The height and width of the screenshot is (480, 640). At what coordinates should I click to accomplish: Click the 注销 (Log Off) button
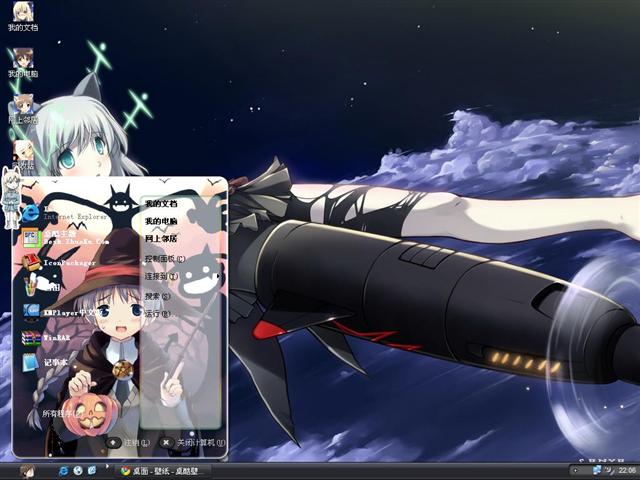coord(128,442)
